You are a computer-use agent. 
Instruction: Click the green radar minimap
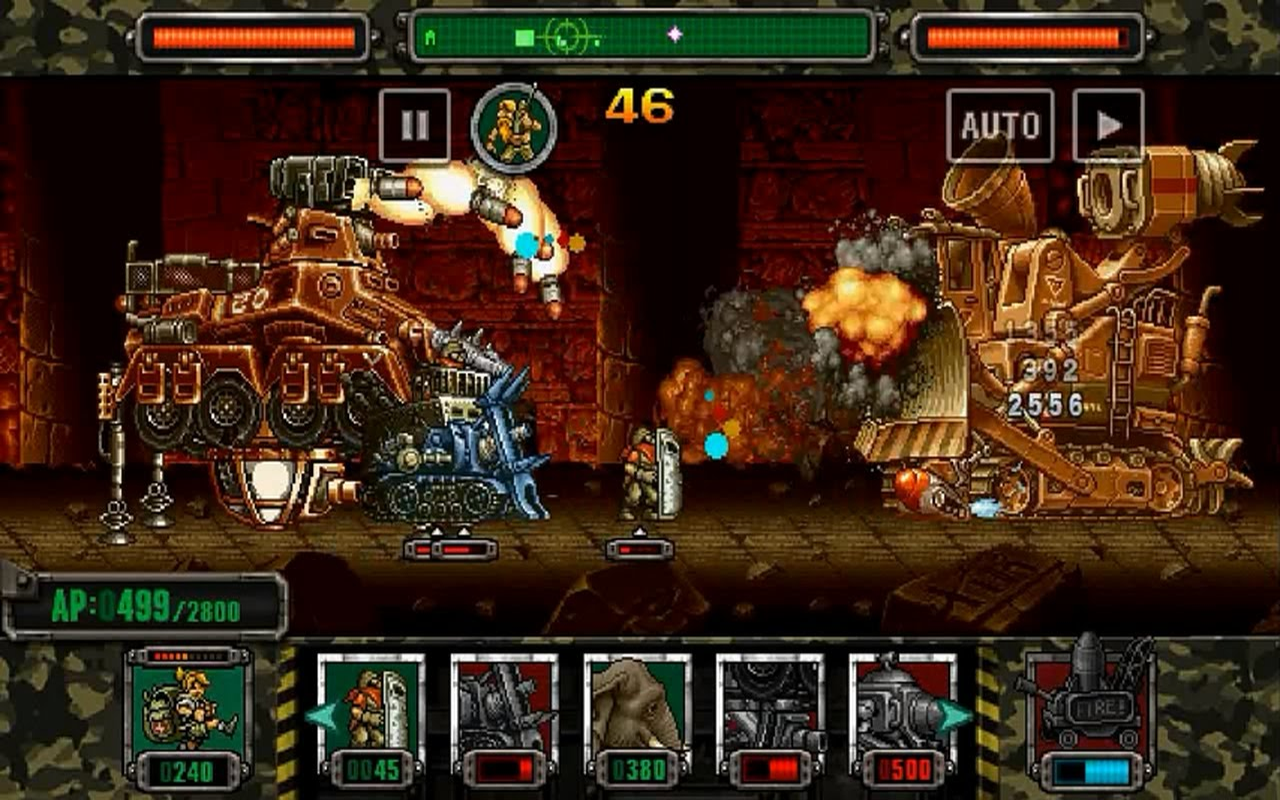click(642, 37)
